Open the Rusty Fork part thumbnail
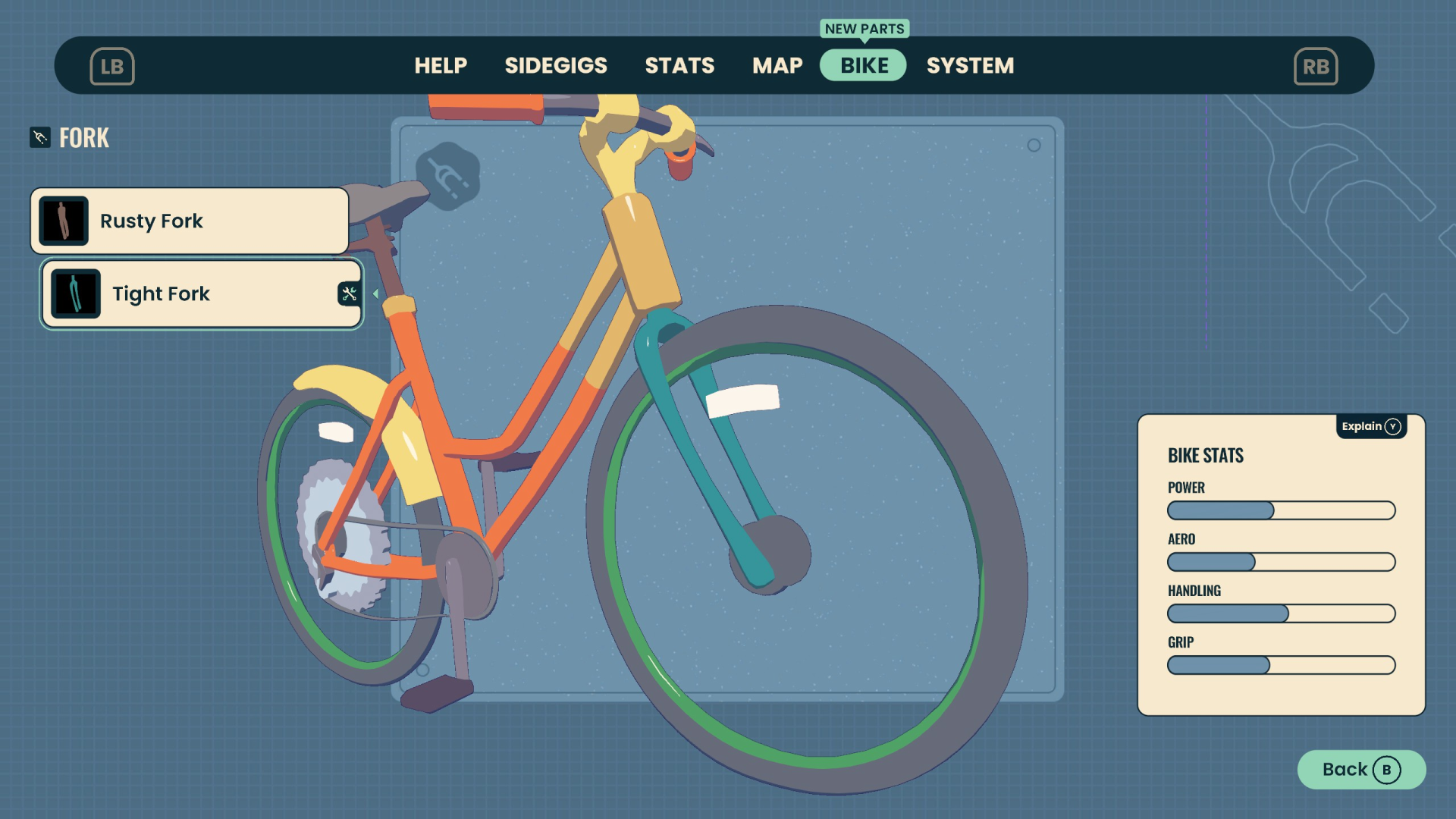Screen dimensions: 1456x819 tap(63, 220)
